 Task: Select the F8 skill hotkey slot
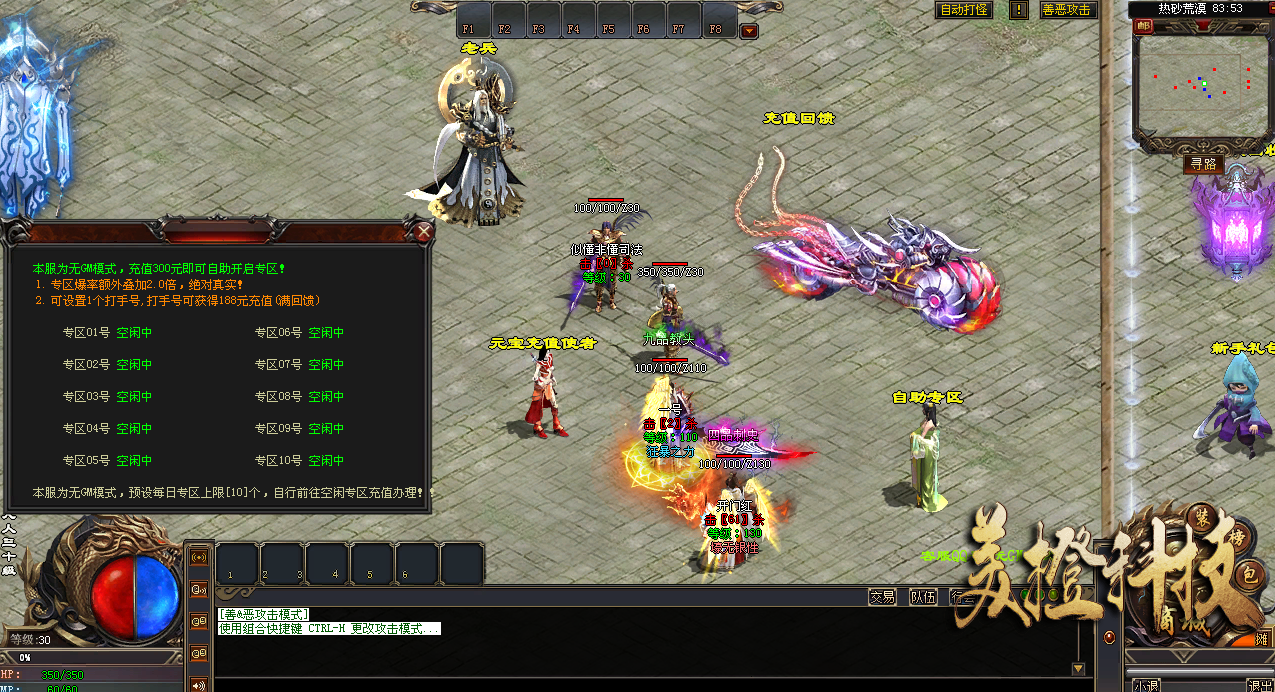tap(715, 27)
